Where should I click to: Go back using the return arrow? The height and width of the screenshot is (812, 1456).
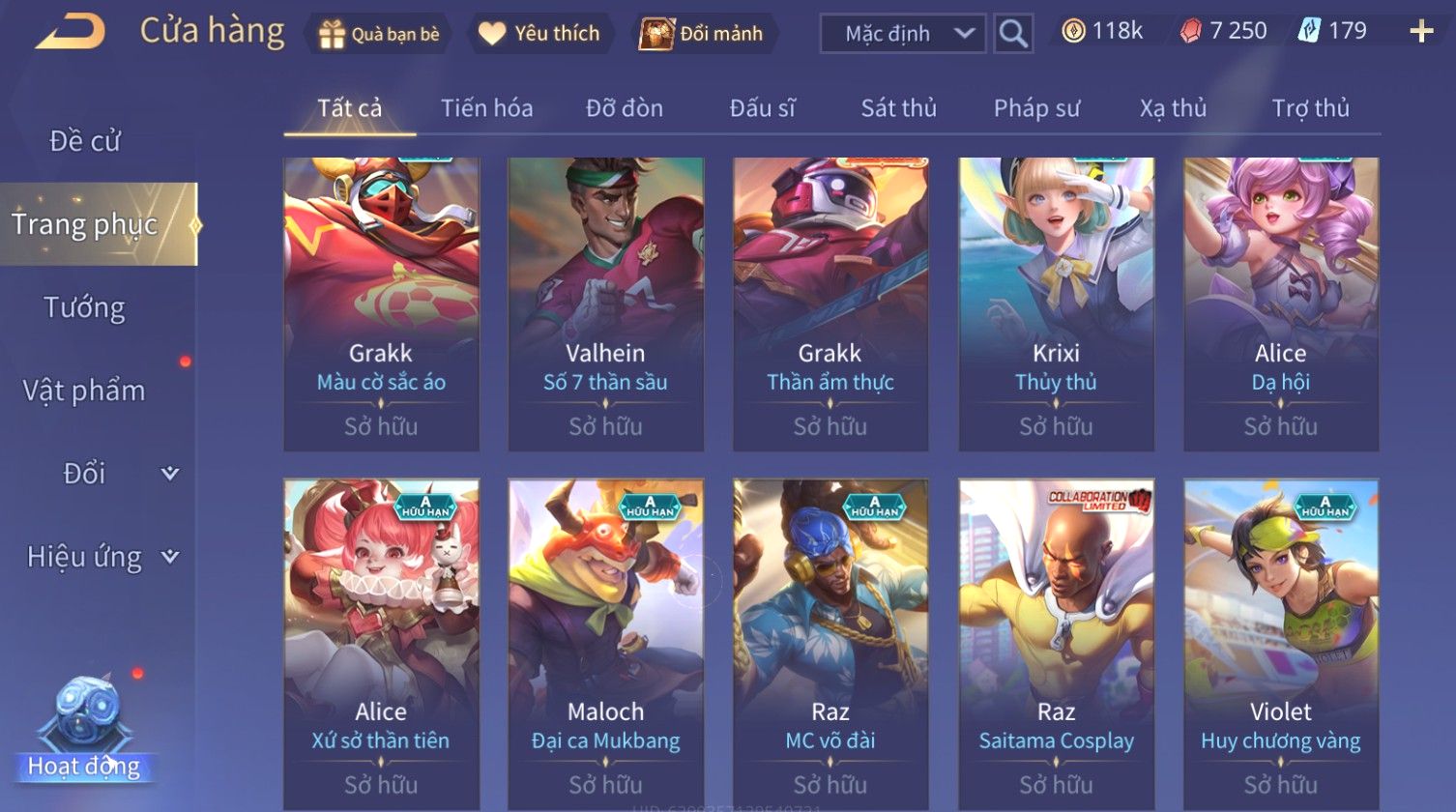point(71,32)
